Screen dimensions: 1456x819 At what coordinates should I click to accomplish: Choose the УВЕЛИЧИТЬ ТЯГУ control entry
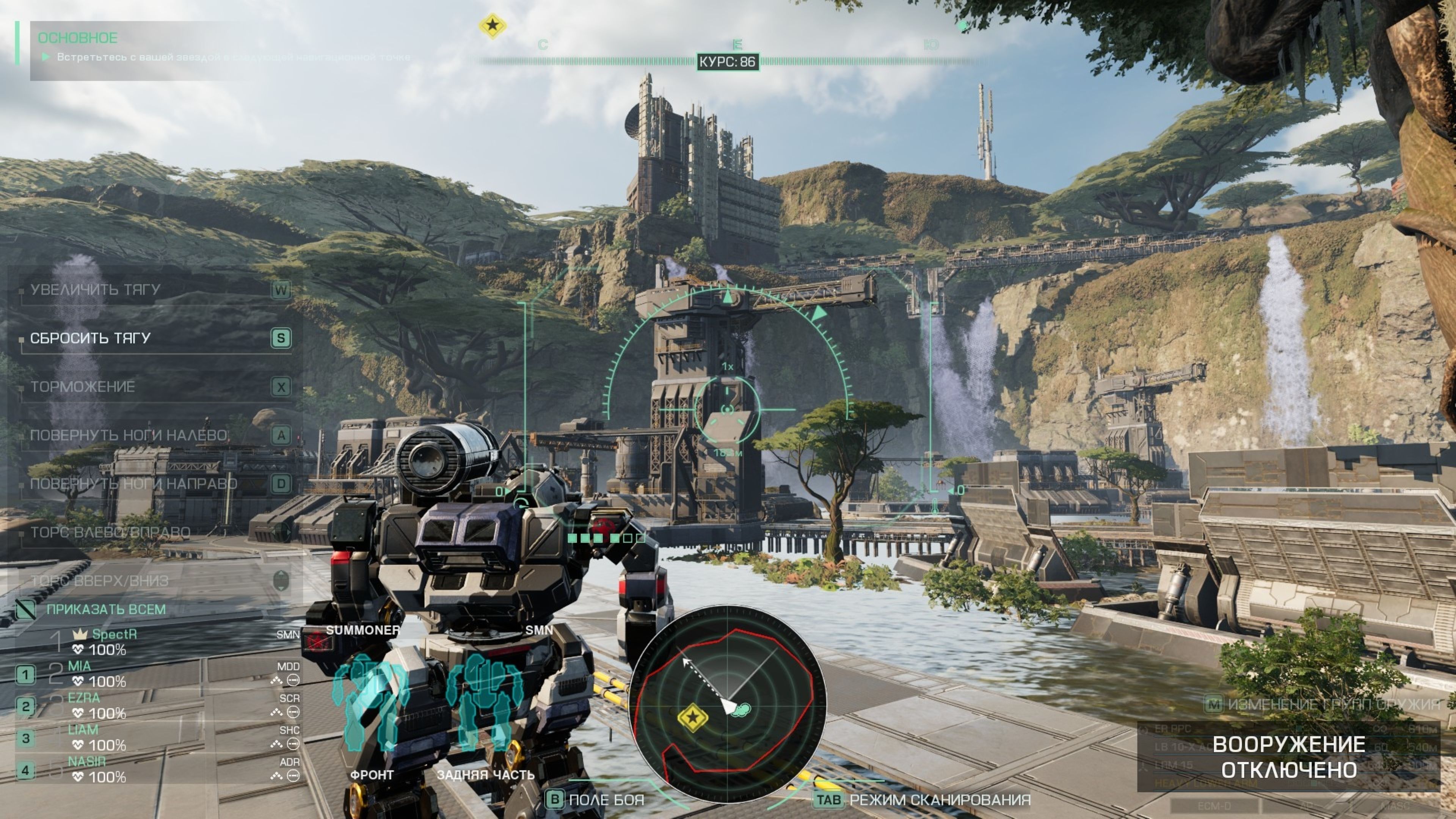coord(95,289)
